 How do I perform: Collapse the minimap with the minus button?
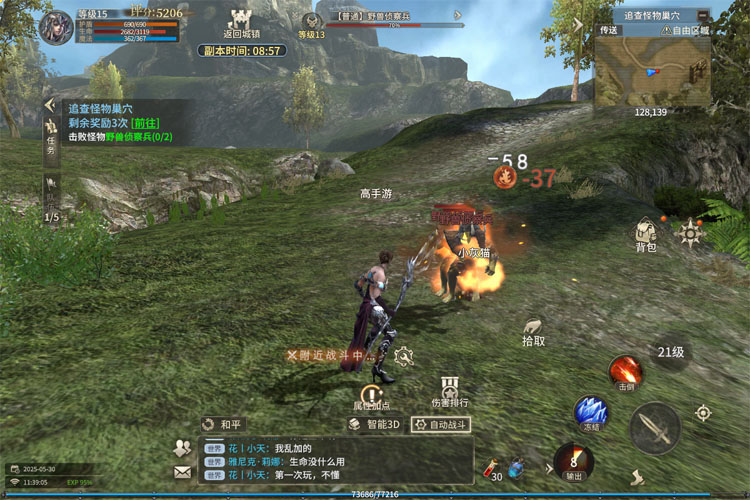(703, 16)
